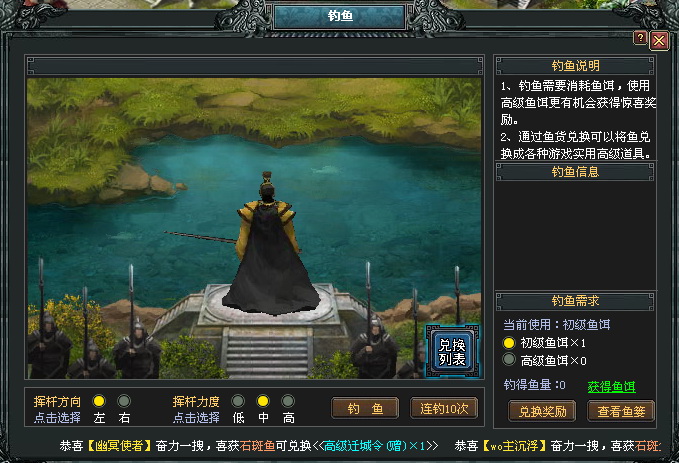Choose 低 swing power
The height and width of the screenshot is (463, 679).
[238, 401]
